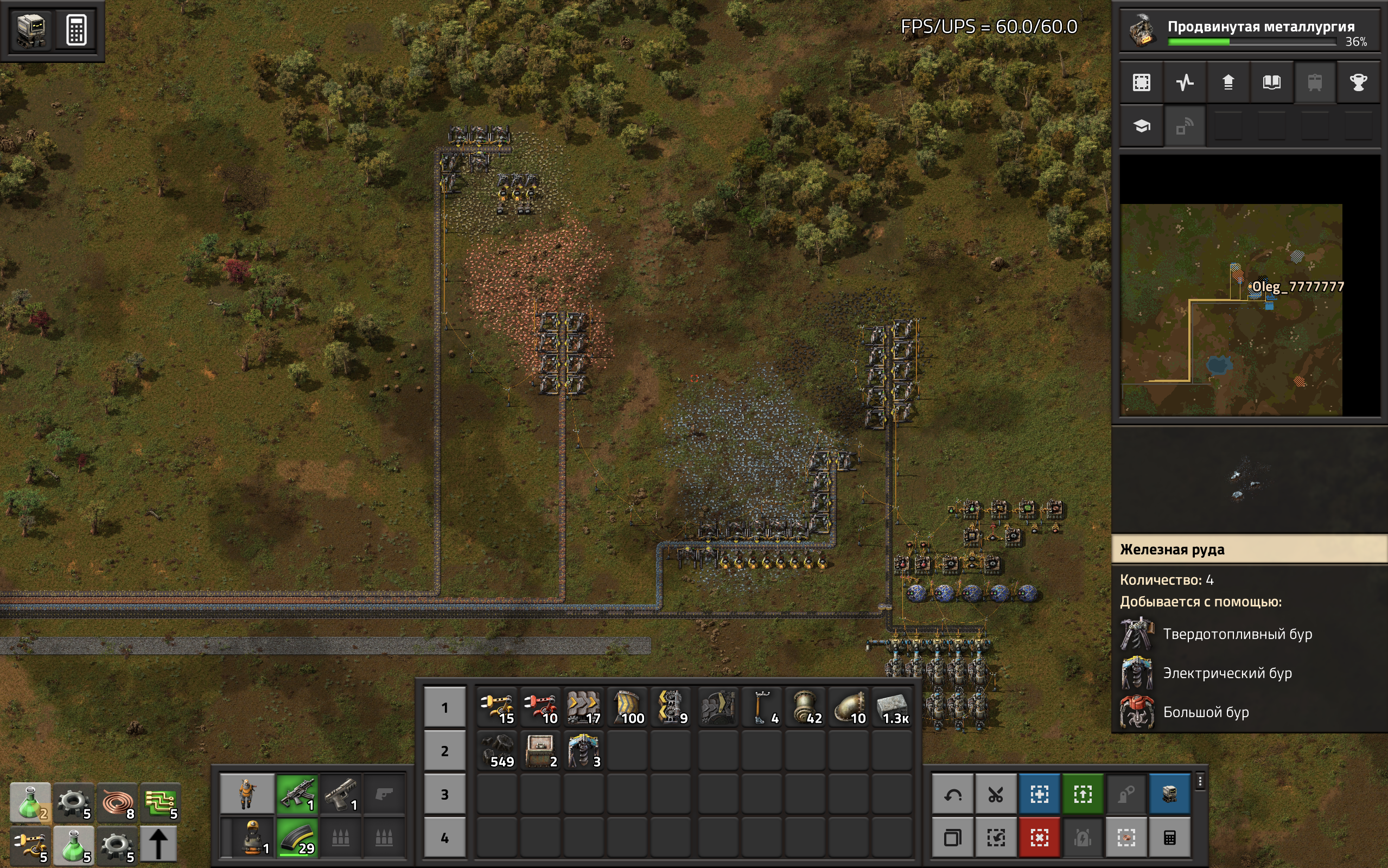Activate the red deconstruction planner shortcut
The height and width of the screenshot is (868, 1388).
(x=1040, y=838)
